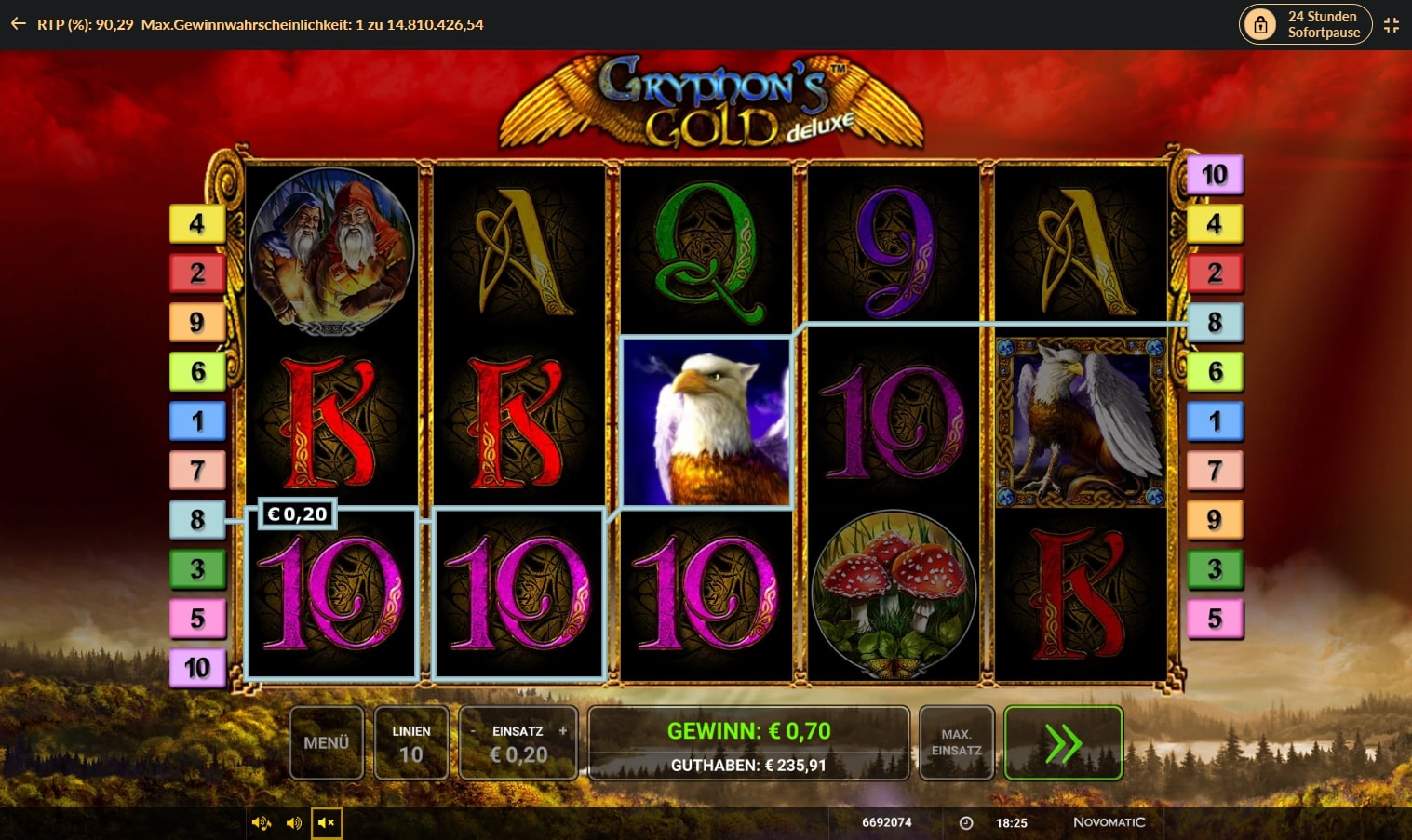Screen dimensions: 1412x840
Task: Click the back arrow at top left
Action: click(x=17, y=23)
